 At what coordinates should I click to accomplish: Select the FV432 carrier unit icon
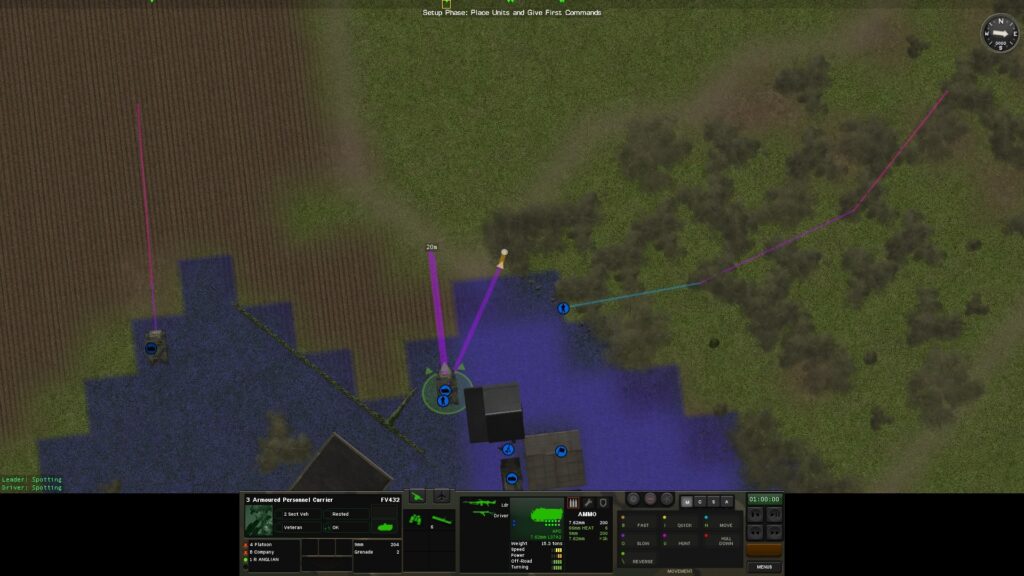click(444, 372)
